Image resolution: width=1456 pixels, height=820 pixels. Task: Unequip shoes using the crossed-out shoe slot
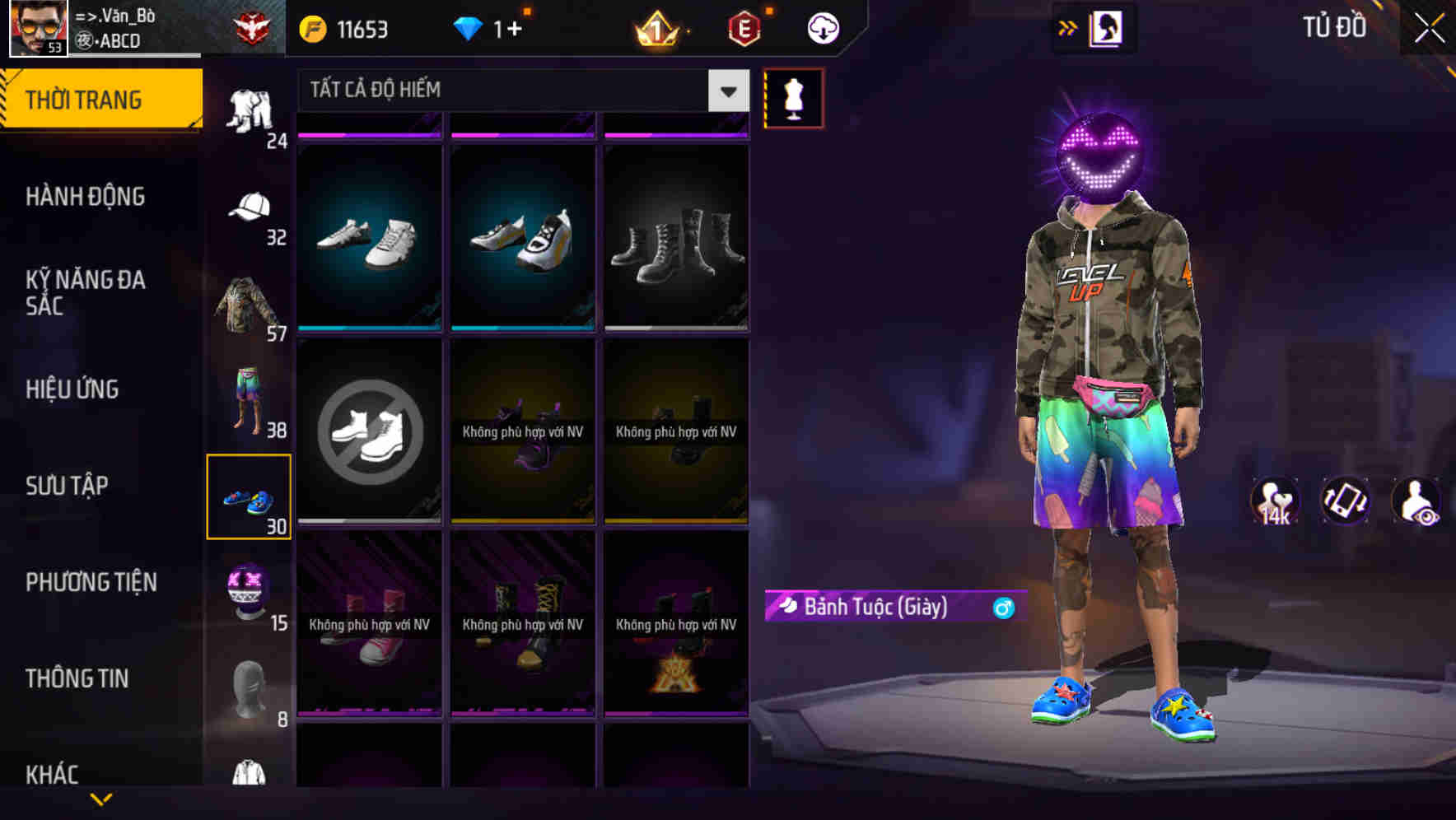coord(370,432)
